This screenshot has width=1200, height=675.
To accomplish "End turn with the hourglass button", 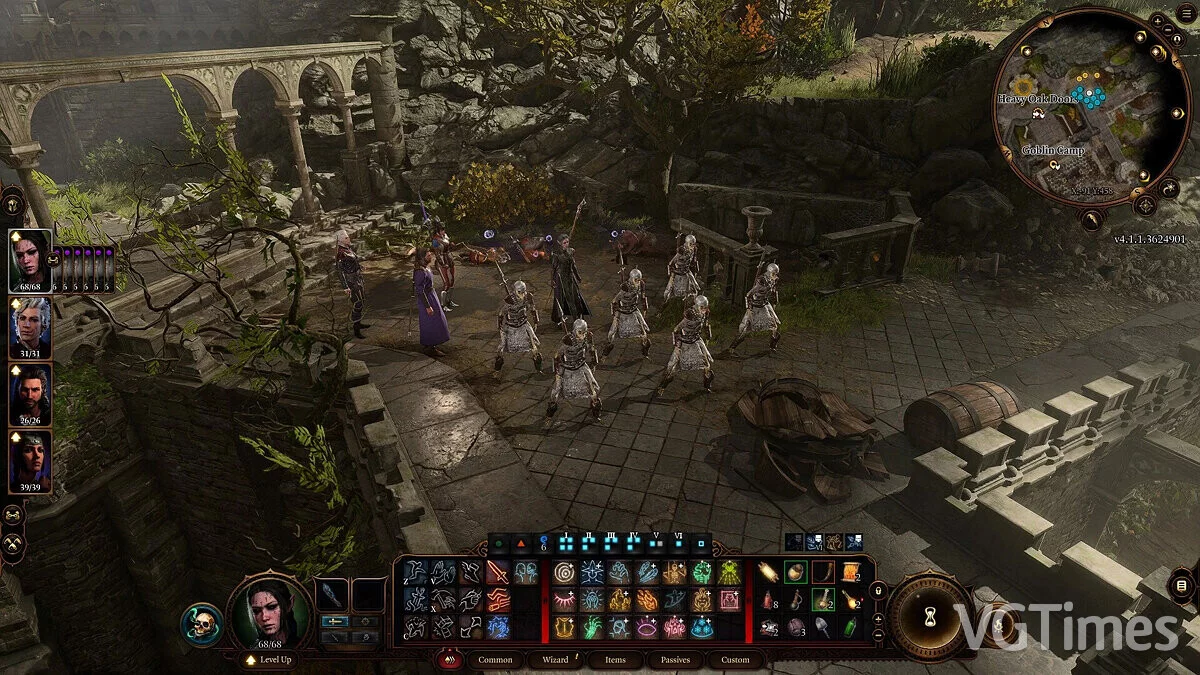I will click(x=931, y=617).
